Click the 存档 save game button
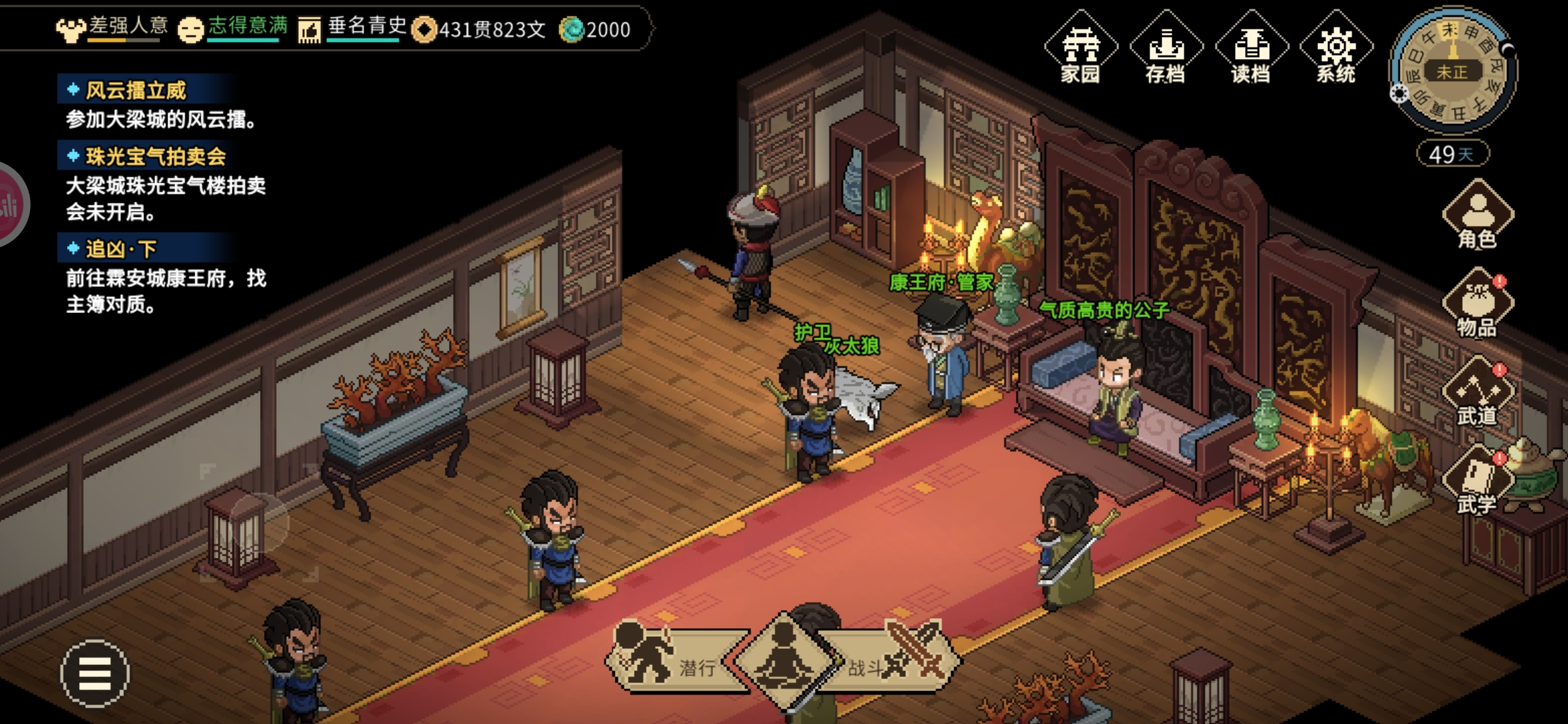 (1165, 48)
